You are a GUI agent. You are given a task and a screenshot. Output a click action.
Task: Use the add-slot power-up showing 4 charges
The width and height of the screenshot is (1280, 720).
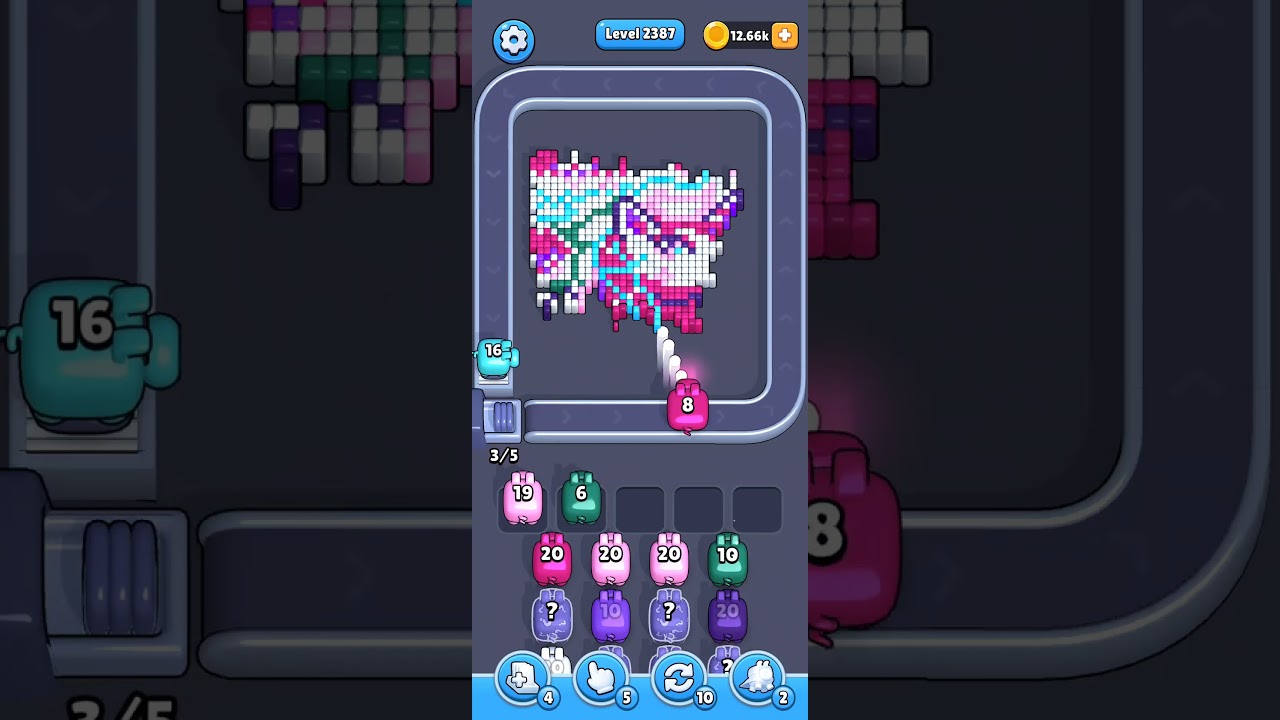click(x=521, y=678)
